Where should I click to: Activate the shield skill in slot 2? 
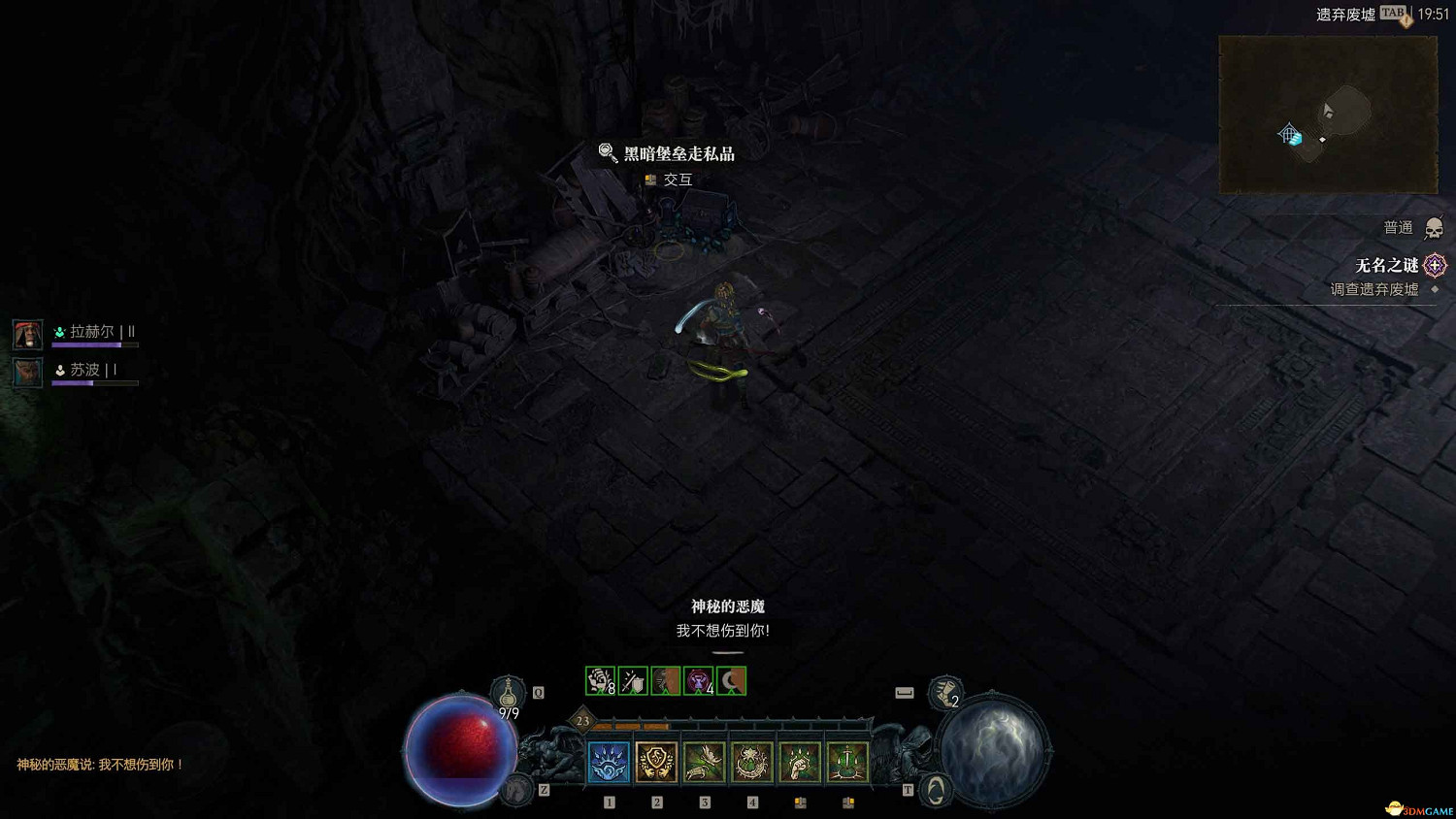coord(656,762)
